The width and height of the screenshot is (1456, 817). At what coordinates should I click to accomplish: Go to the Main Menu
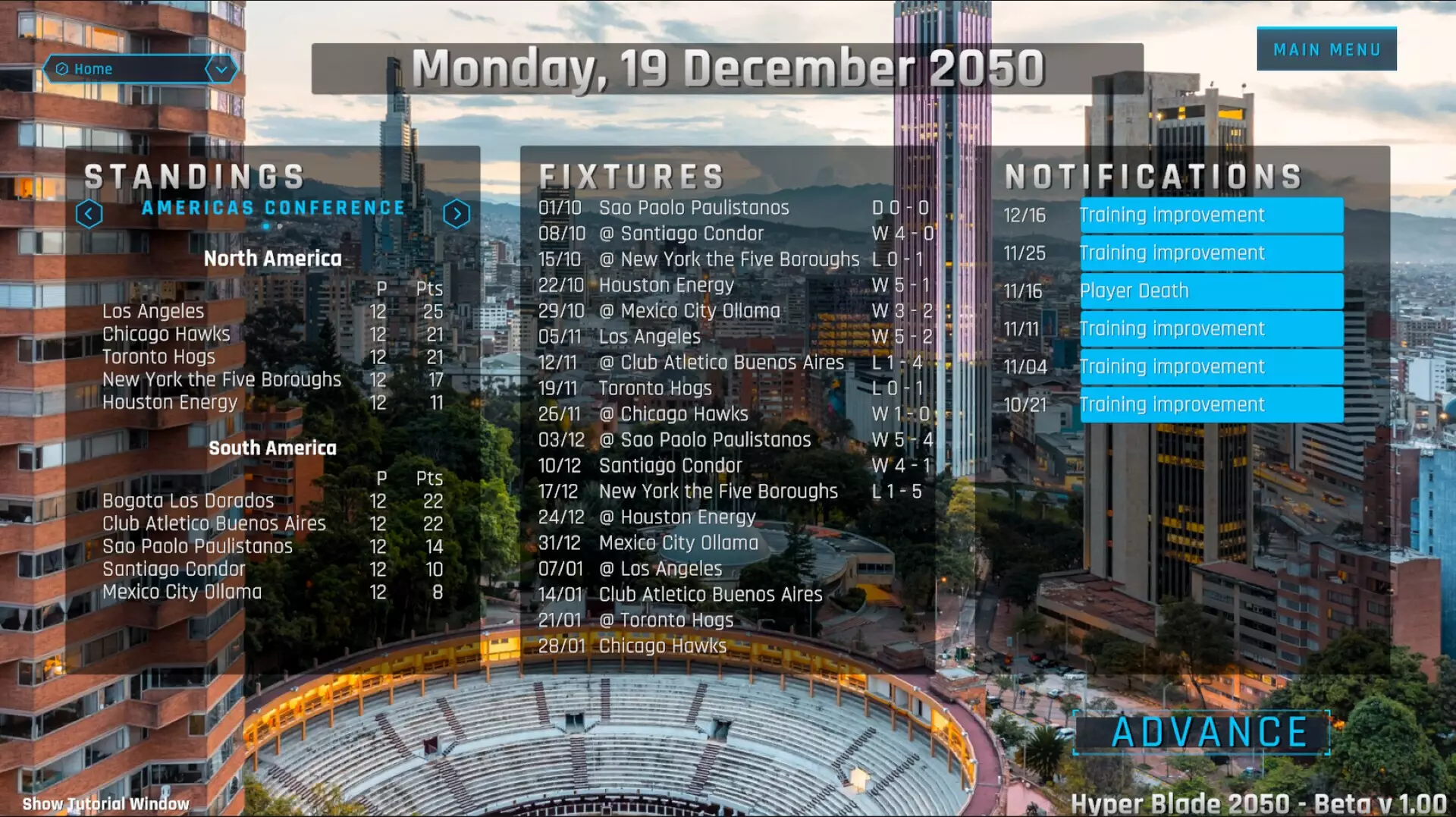tap(1326, 49)
